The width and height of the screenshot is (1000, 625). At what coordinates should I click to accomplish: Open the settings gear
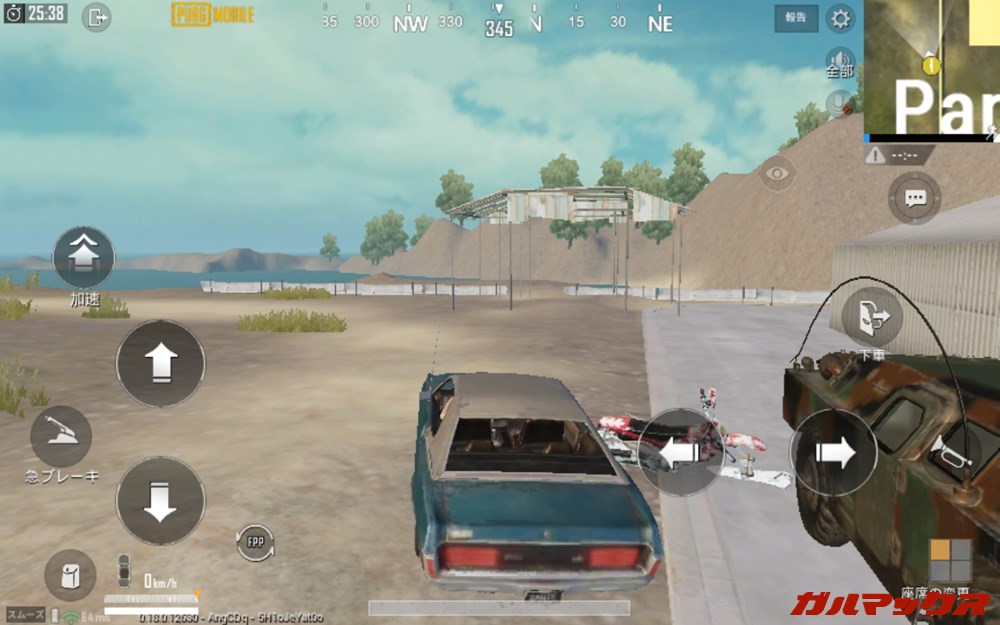click(841, 18)
